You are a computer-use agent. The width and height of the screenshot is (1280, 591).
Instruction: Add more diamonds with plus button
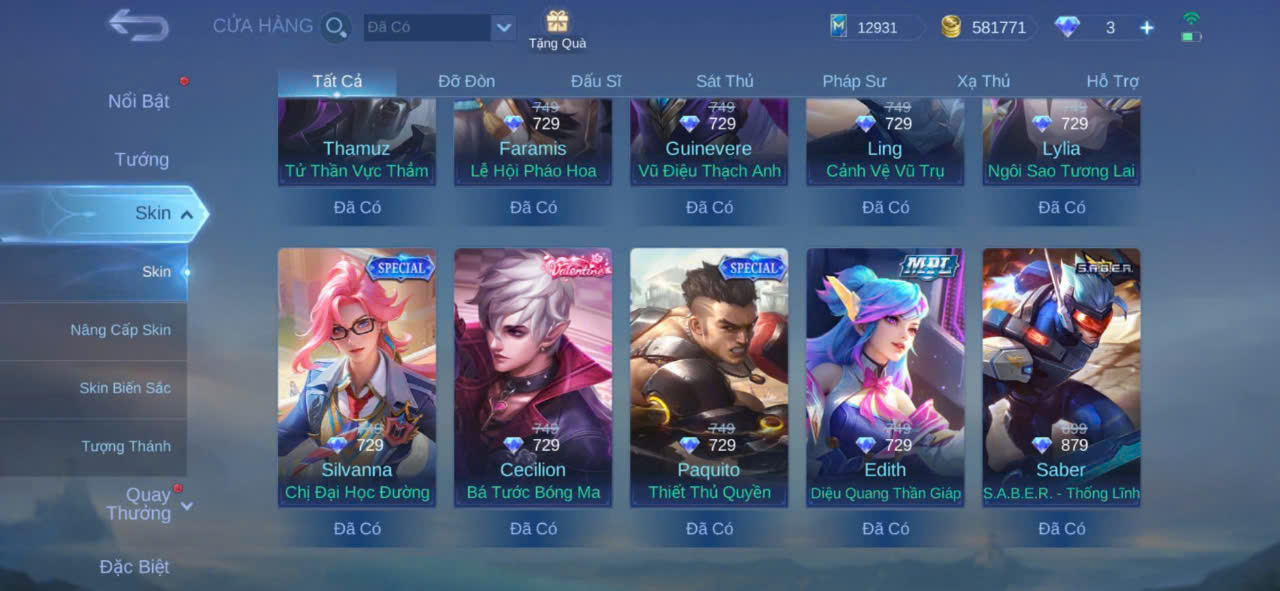tap(1147, 28)
